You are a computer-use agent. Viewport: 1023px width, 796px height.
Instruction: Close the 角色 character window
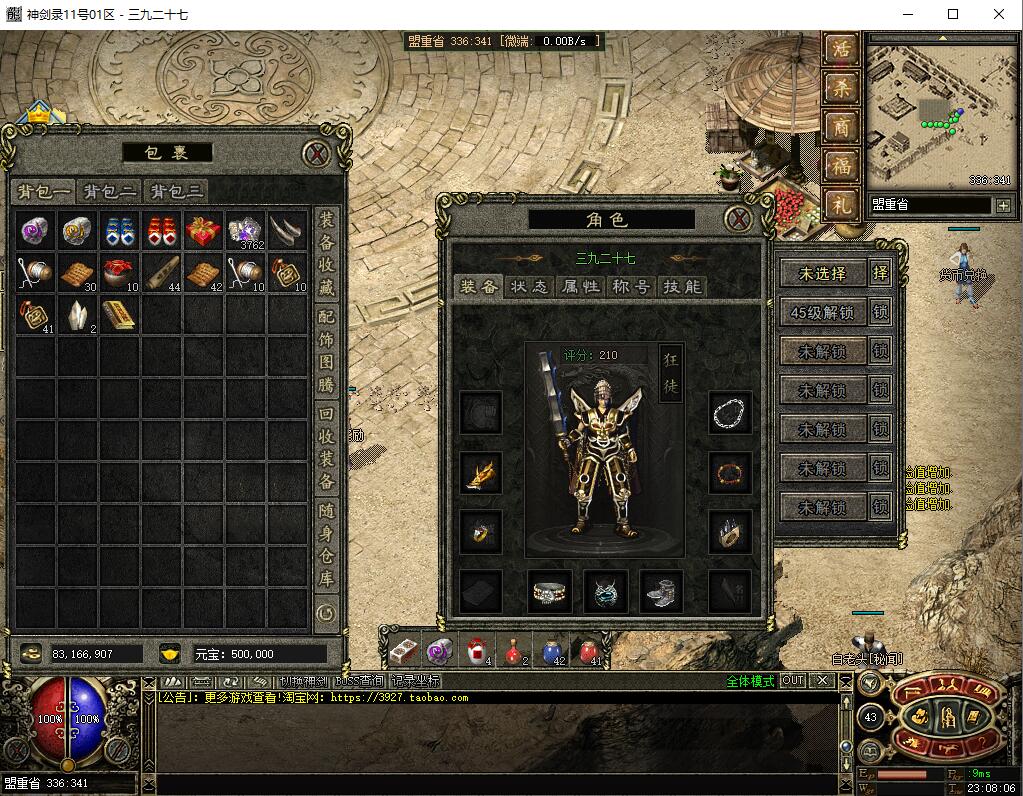click(738, 219)
